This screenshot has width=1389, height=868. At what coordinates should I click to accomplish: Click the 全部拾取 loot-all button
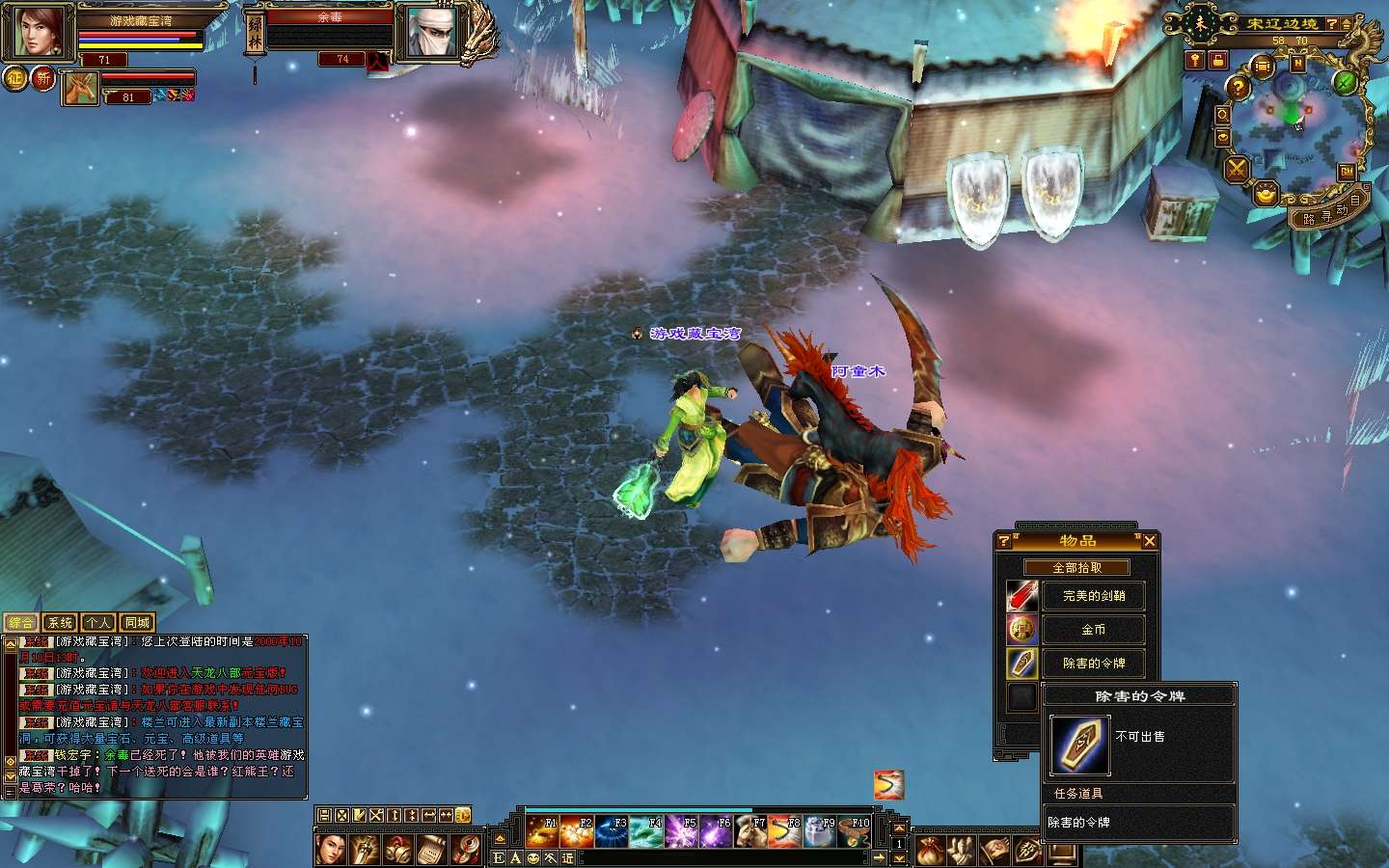(x=1076, y=568)
